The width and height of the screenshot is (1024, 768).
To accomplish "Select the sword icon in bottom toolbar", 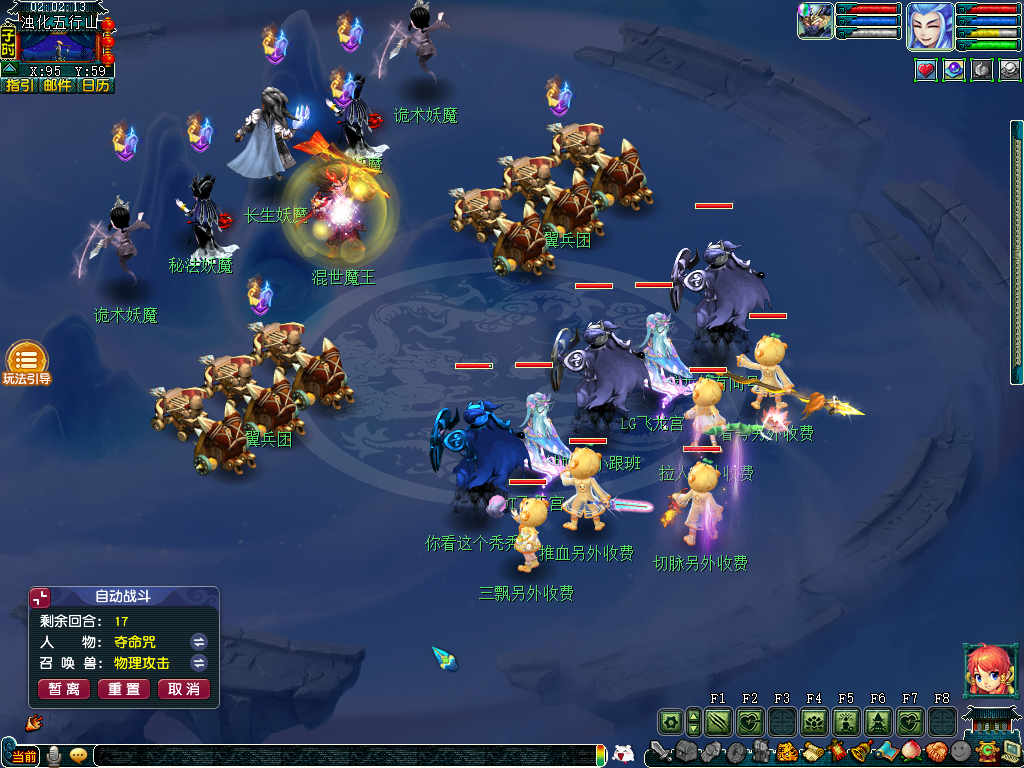I will click(660, 751).
